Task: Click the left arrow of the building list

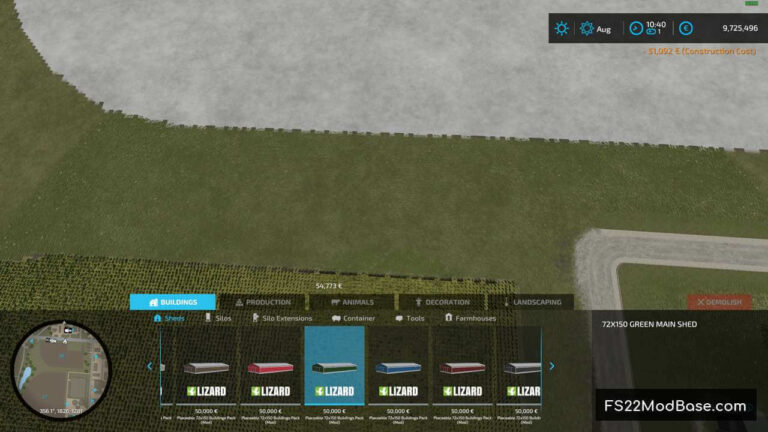Action: point(150,366)
